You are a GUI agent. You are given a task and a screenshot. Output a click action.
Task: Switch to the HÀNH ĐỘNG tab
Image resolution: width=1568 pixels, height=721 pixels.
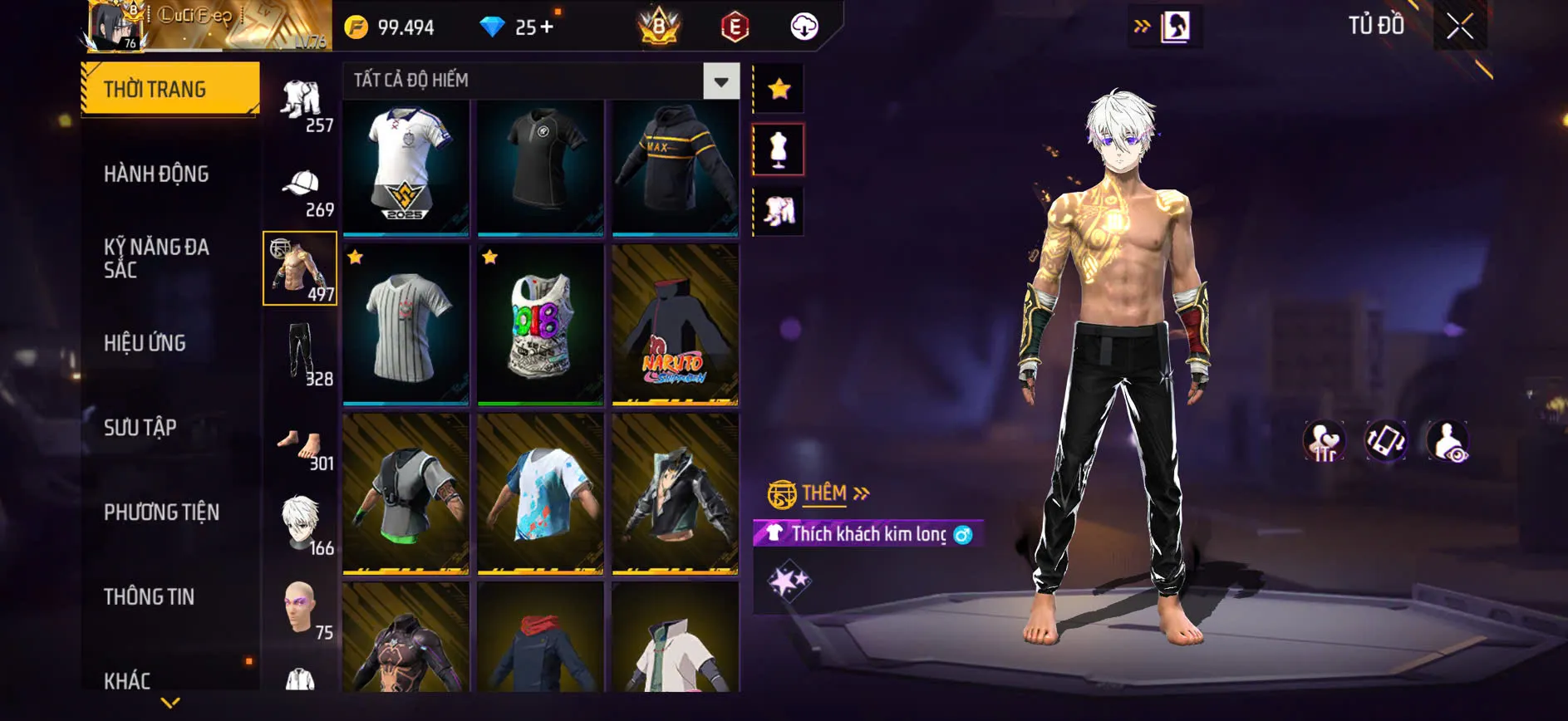[158, 174]
